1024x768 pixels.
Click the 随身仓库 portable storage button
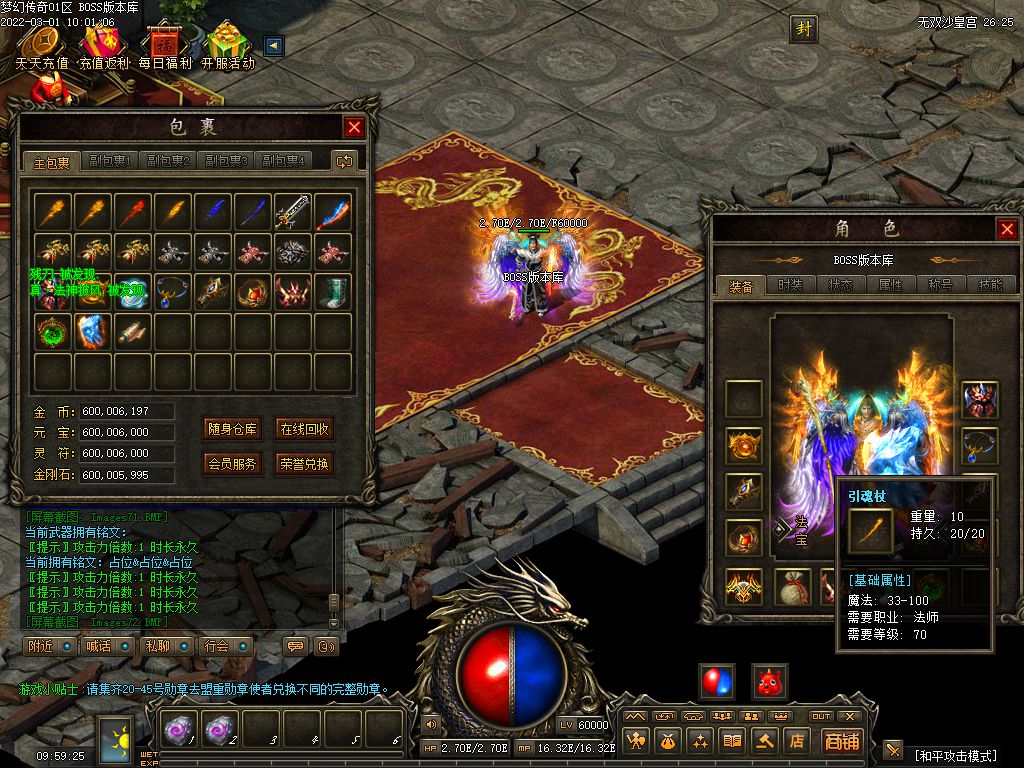click(232, 429)
